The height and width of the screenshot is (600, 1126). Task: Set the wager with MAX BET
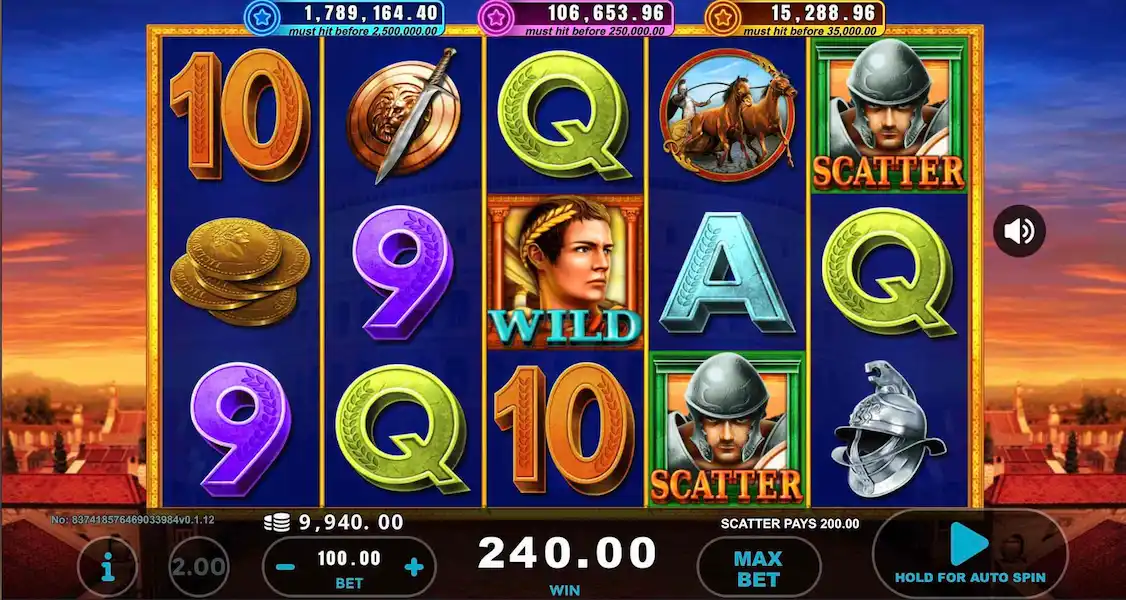pyautogui.click(x=757, y=567)
